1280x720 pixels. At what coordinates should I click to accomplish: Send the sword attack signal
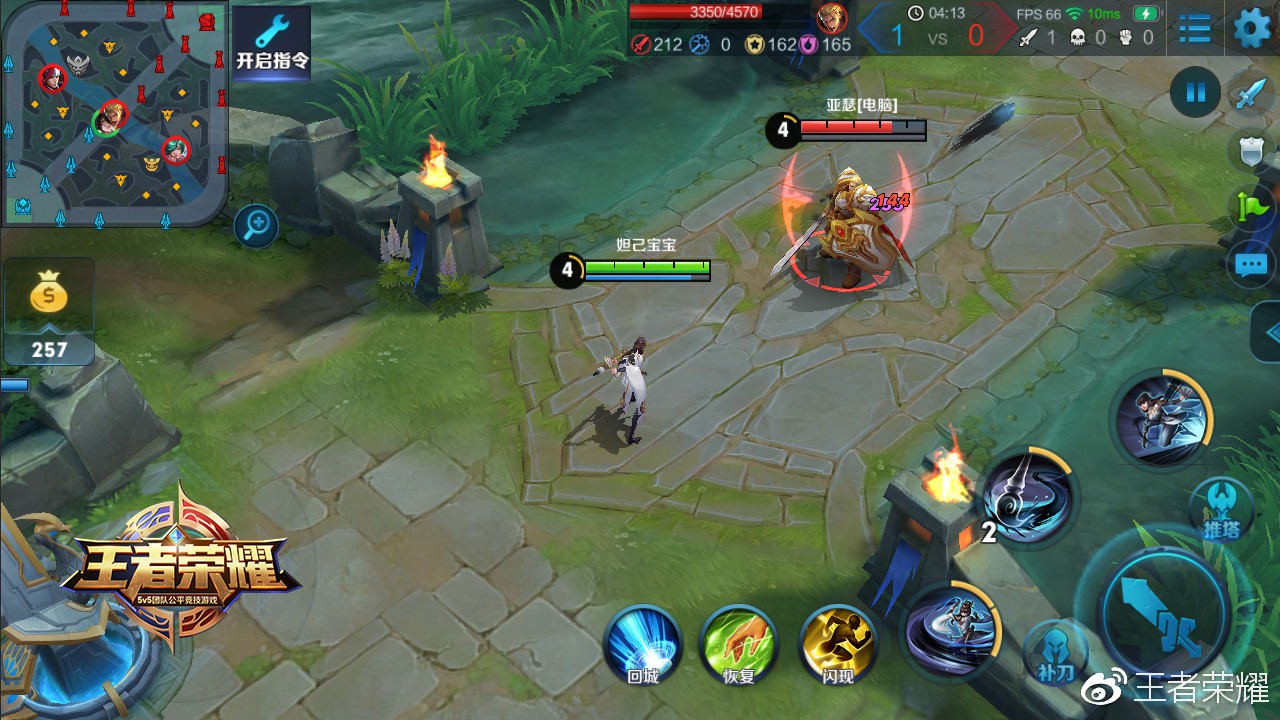[1251, 93]
